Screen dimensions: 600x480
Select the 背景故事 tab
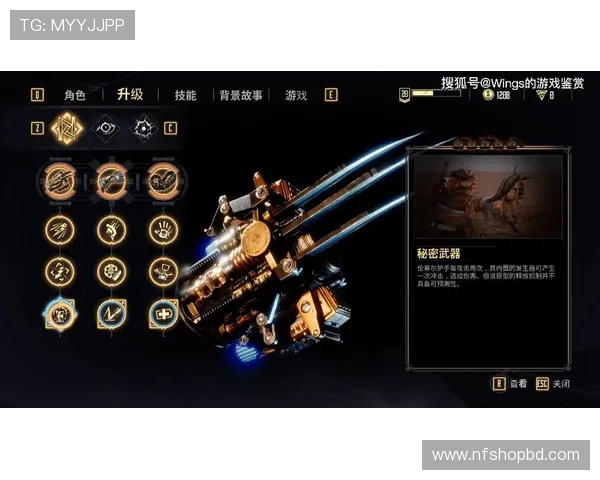coord(241,95)
